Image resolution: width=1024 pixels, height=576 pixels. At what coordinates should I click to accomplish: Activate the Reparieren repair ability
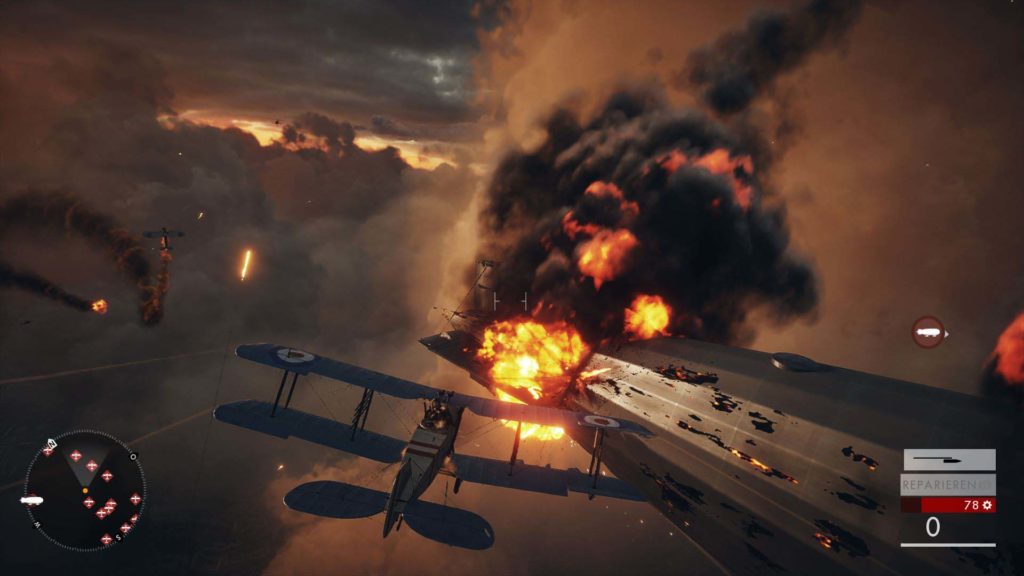point(948,485)
